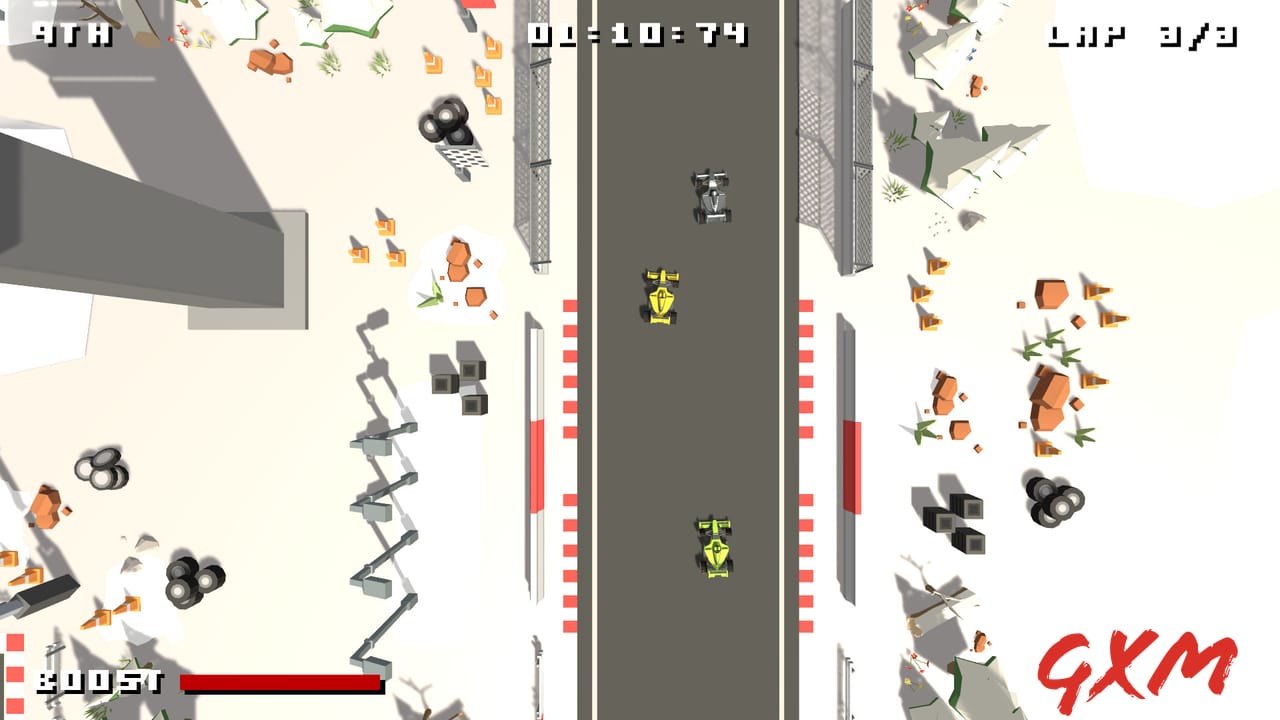Select the yellow race car mid-track
The width and height of the screenshot is (1280, 720).
[660, 295]
